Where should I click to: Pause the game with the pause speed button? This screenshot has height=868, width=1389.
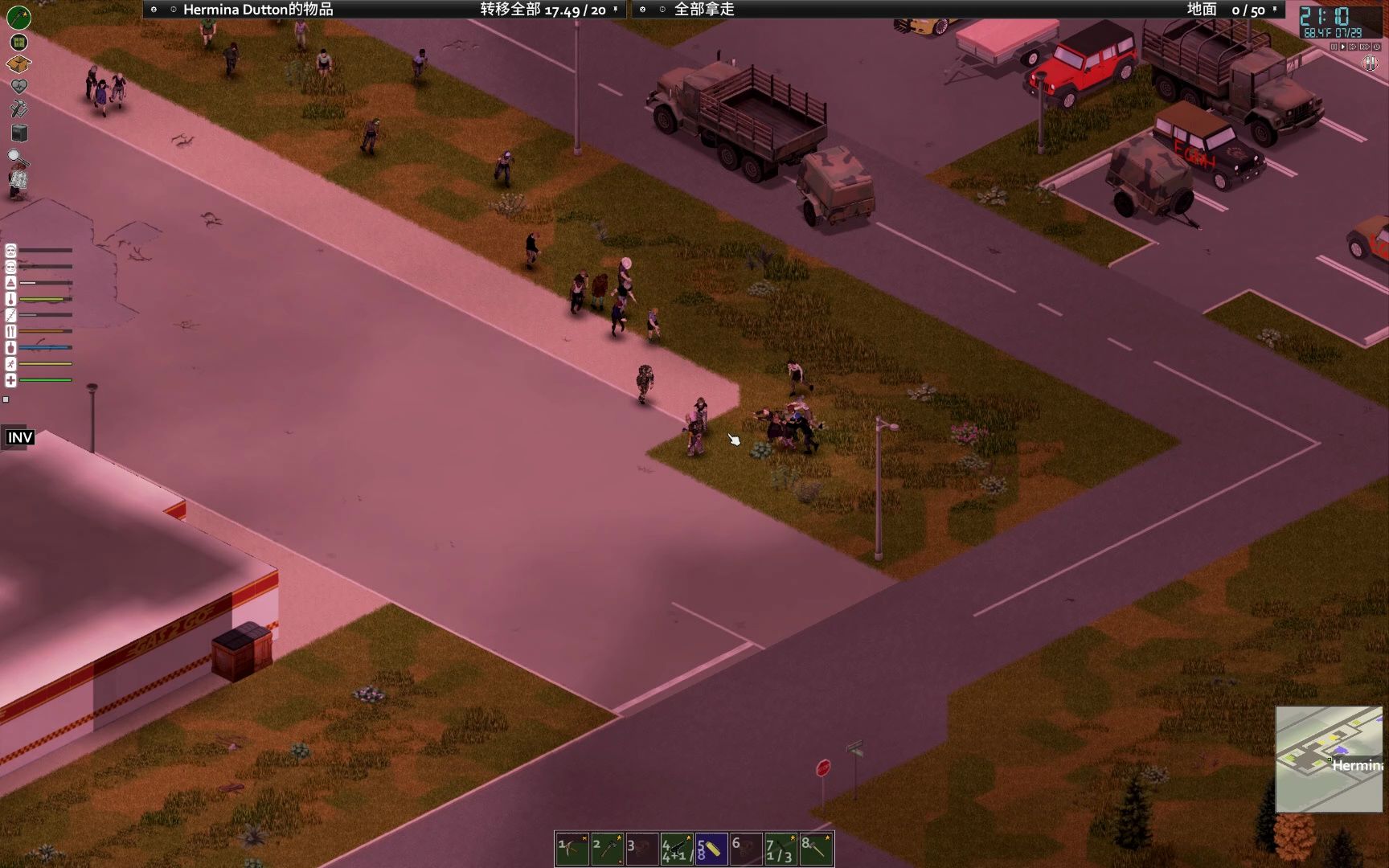click(1334, 47)
